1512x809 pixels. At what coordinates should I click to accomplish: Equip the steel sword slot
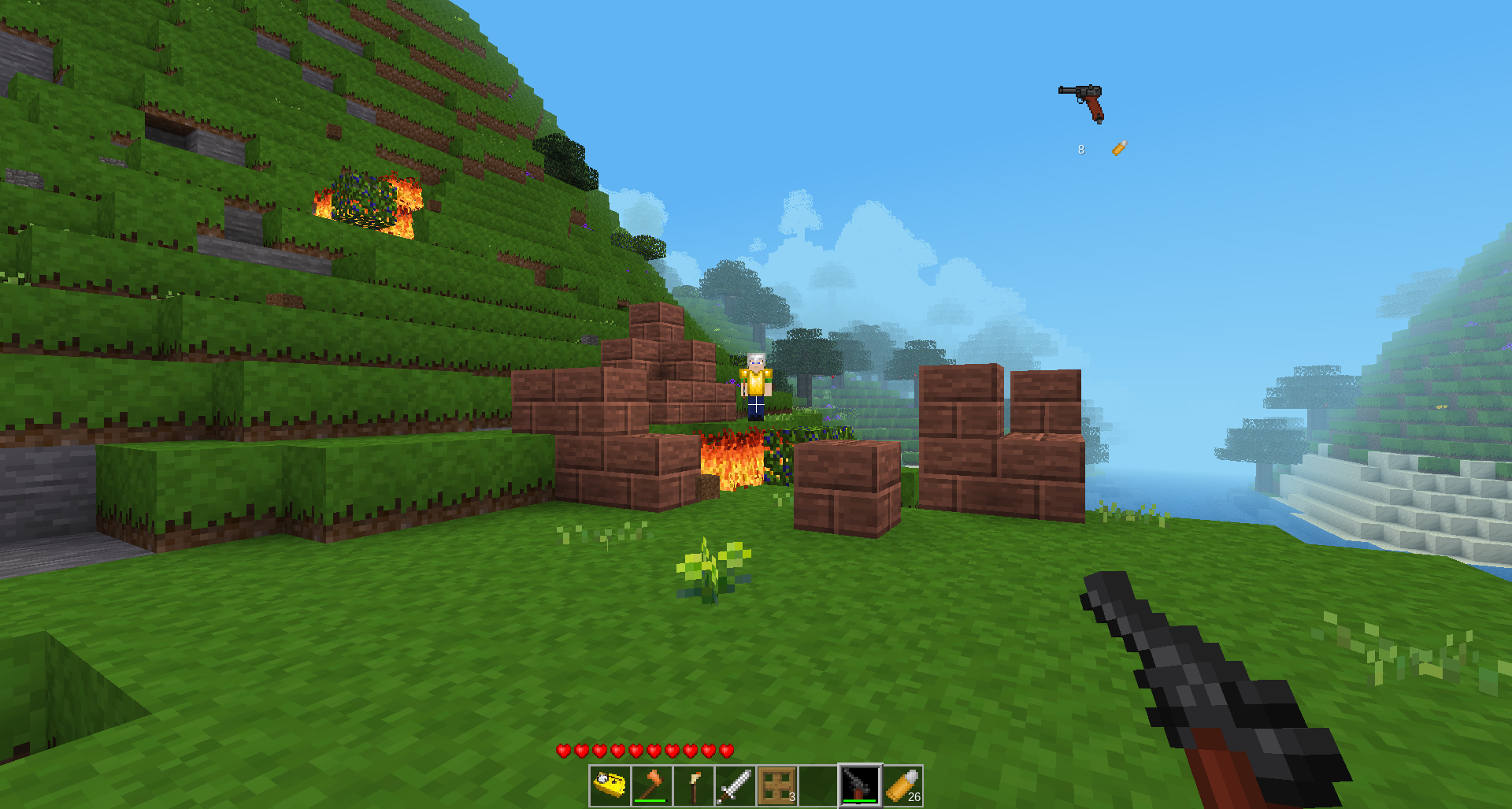[x=736, y=785]
